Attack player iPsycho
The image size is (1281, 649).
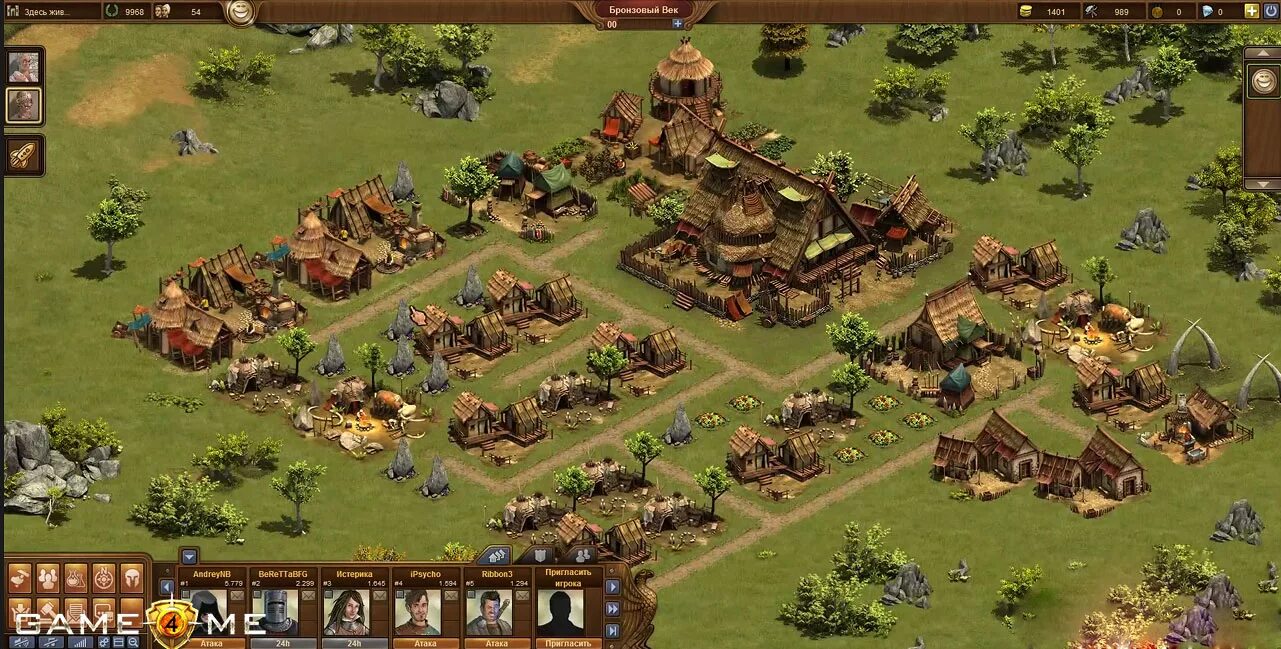(x=425, y=643)
